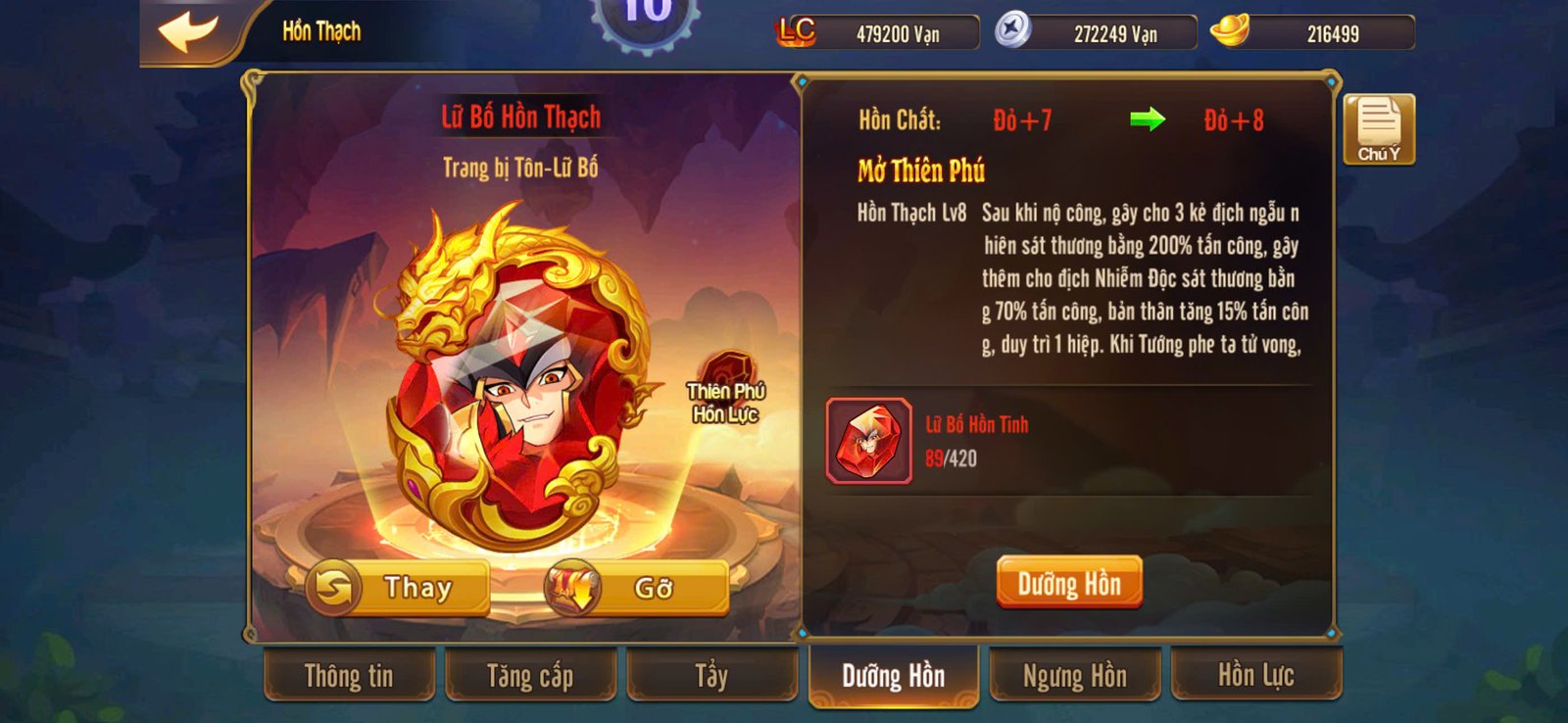Switch to the Ngưng Hồn tab

pos(1075,676)
